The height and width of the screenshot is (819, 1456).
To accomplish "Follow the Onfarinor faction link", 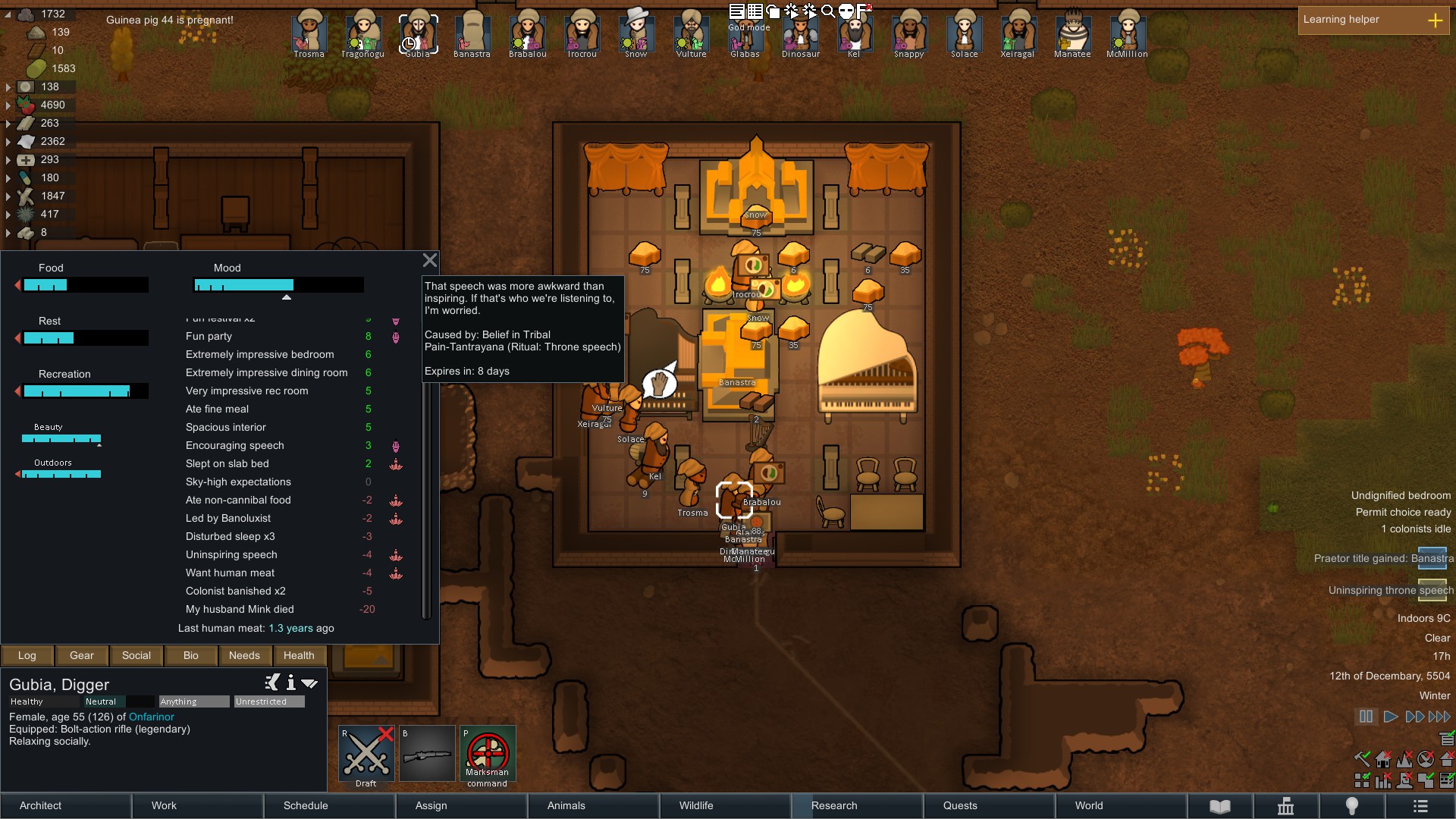I will (x=151, y=717).
